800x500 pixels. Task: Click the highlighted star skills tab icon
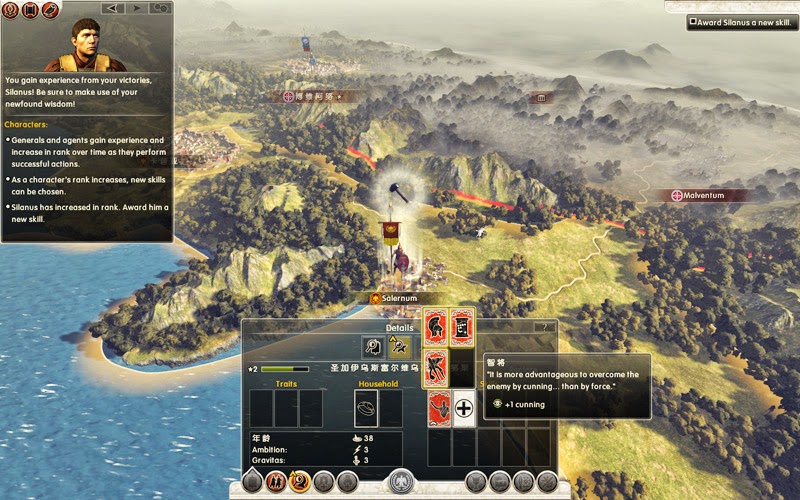(399, 347)
